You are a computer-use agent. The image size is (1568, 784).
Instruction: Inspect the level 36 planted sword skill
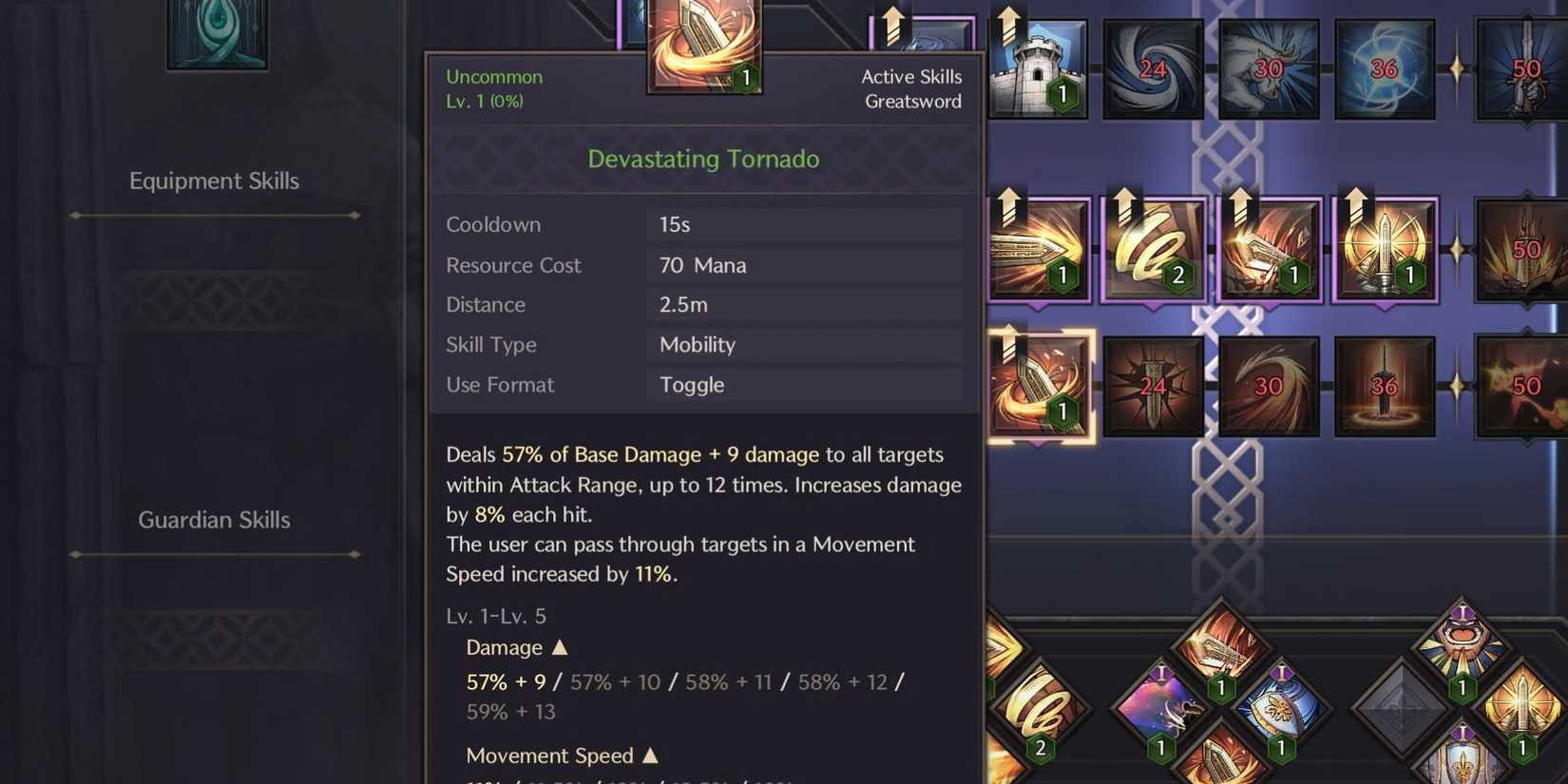[x=1385, y=385]
